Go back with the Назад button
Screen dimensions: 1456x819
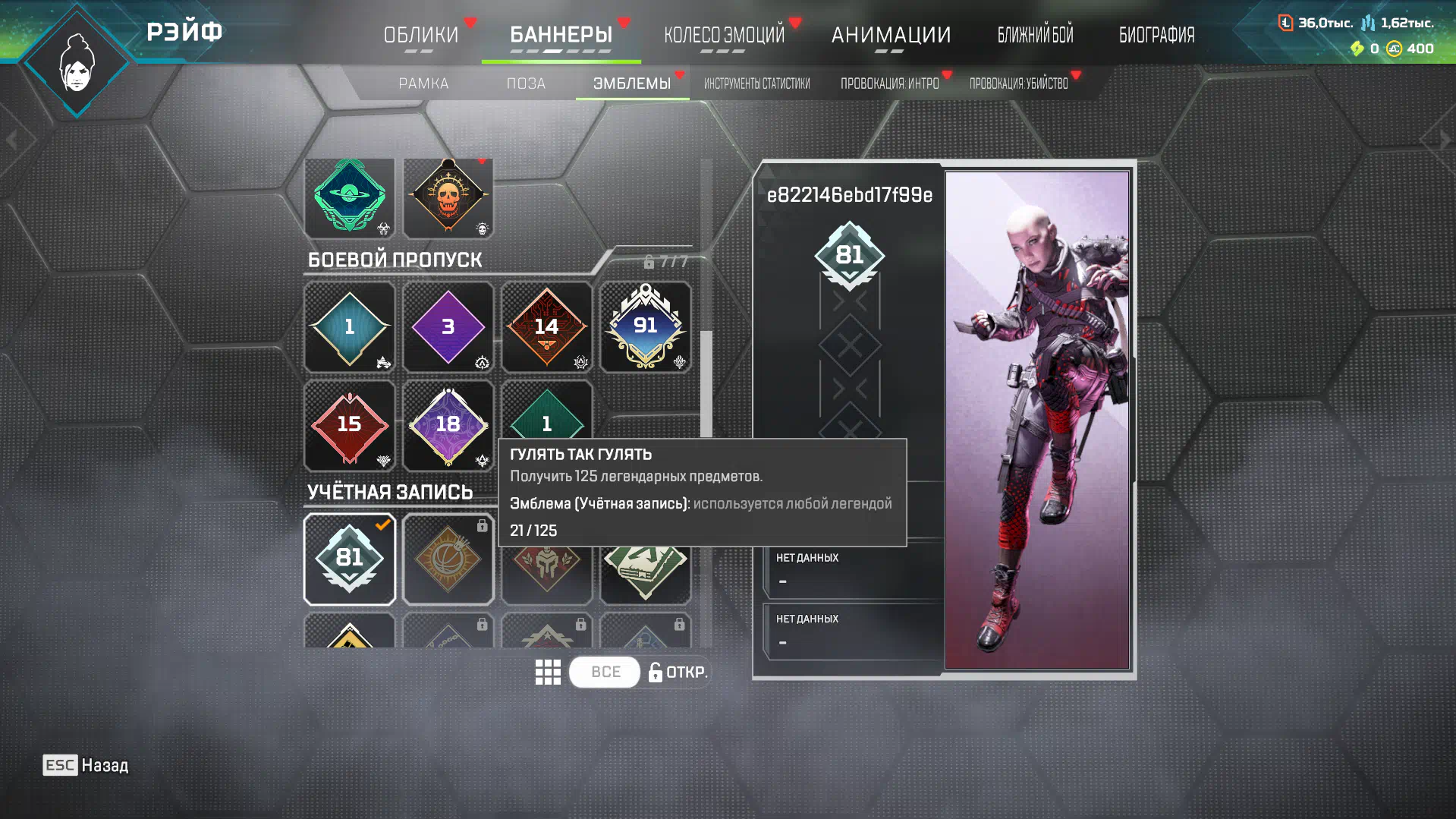[86, 765]
